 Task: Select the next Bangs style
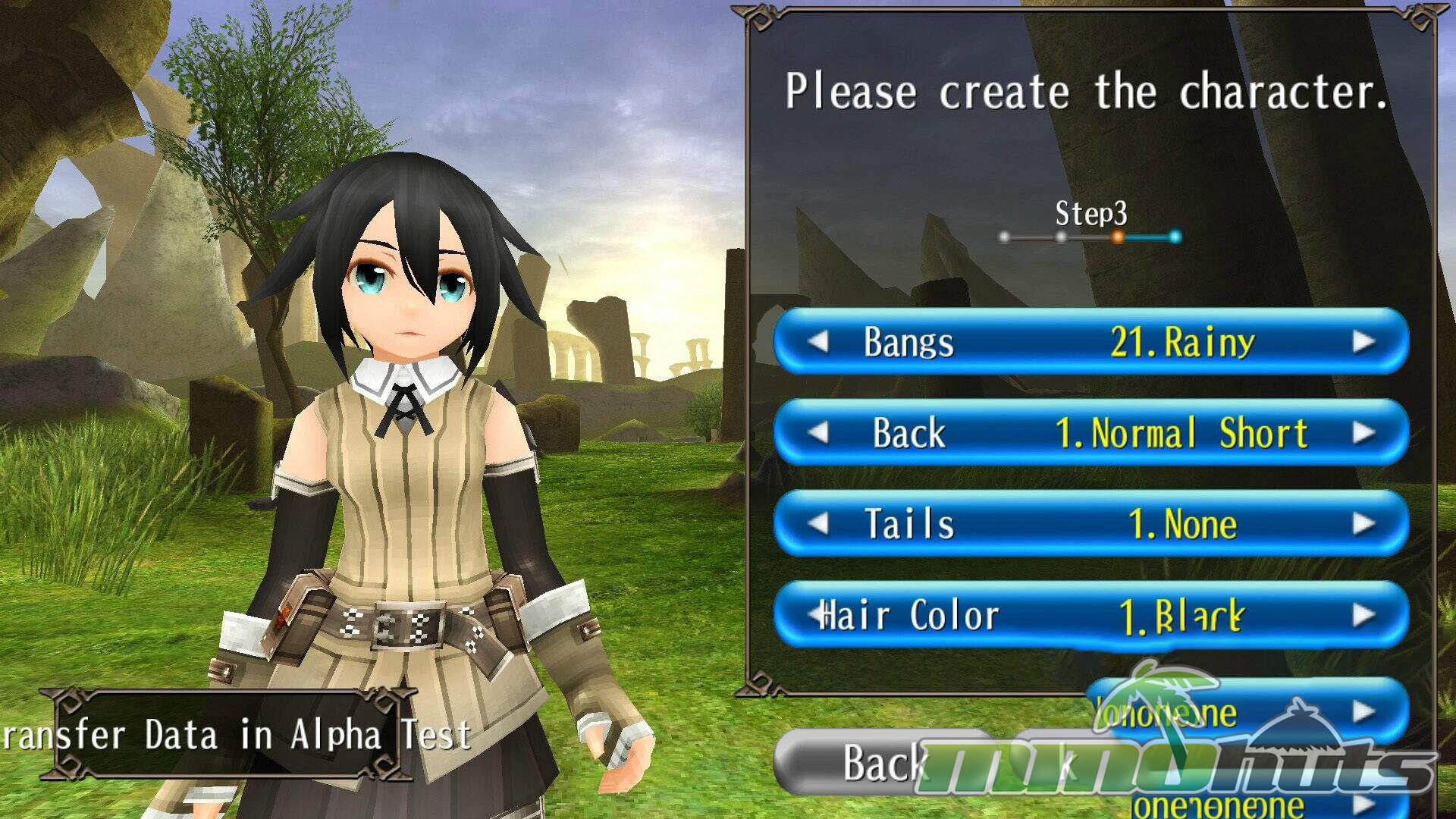(x=1363, y=342)
